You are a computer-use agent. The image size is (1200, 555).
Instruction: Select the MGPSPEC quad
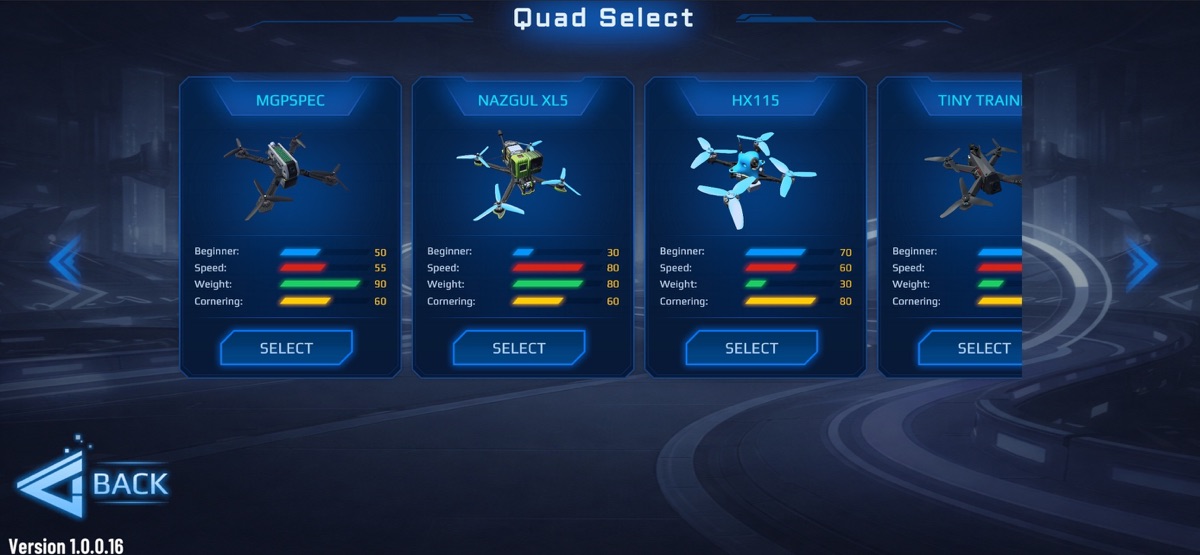coord(286,348)
